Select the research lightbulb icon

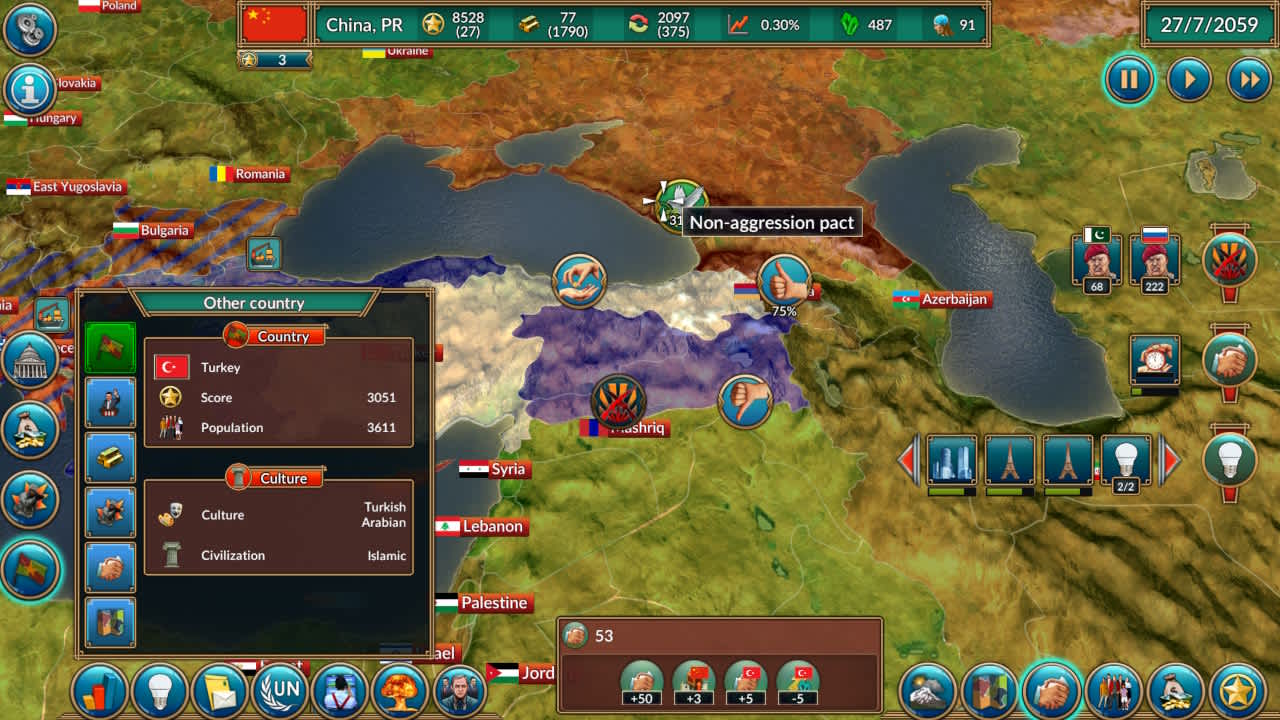coord(160,690)
